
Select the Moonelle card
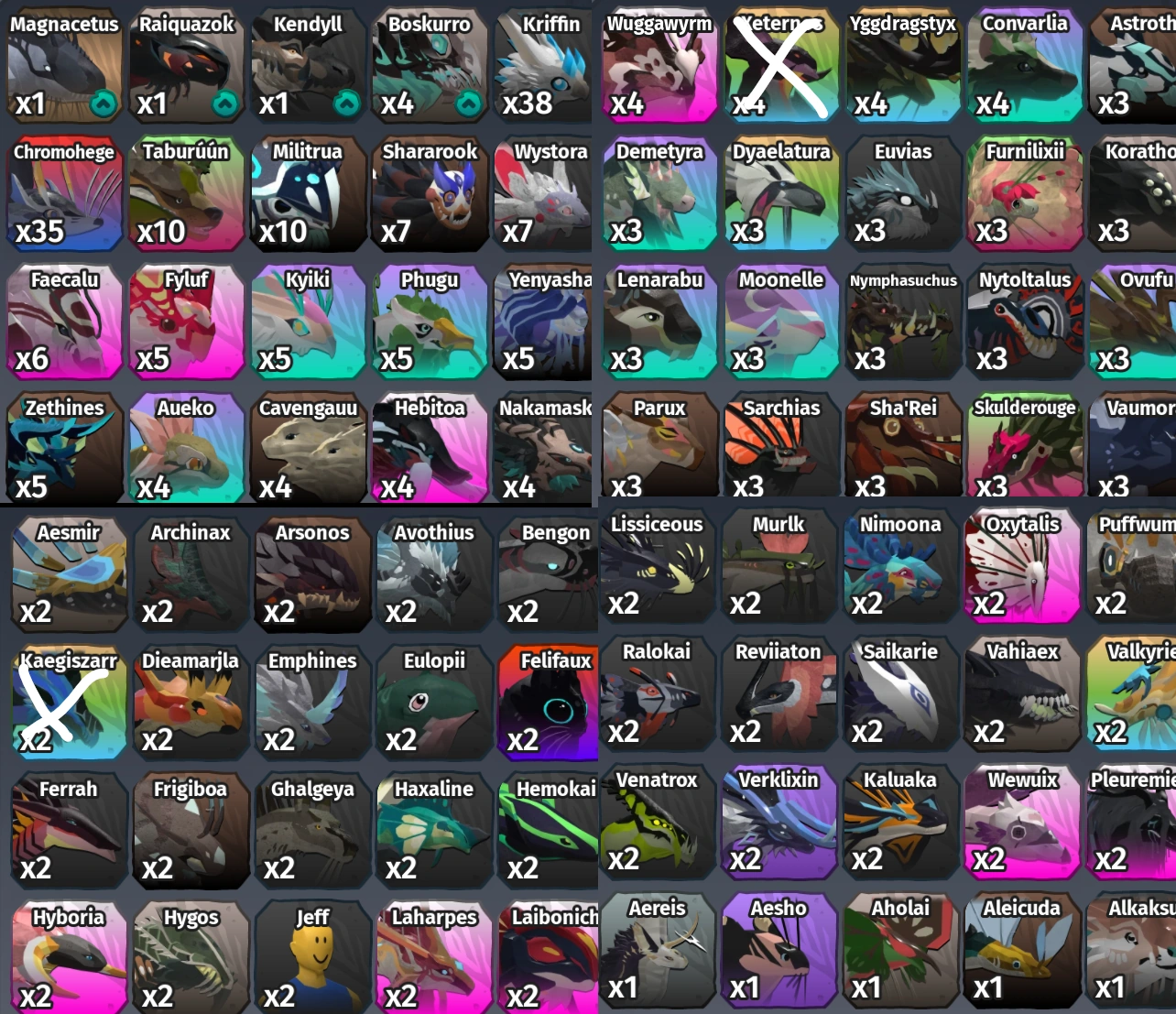780,321
